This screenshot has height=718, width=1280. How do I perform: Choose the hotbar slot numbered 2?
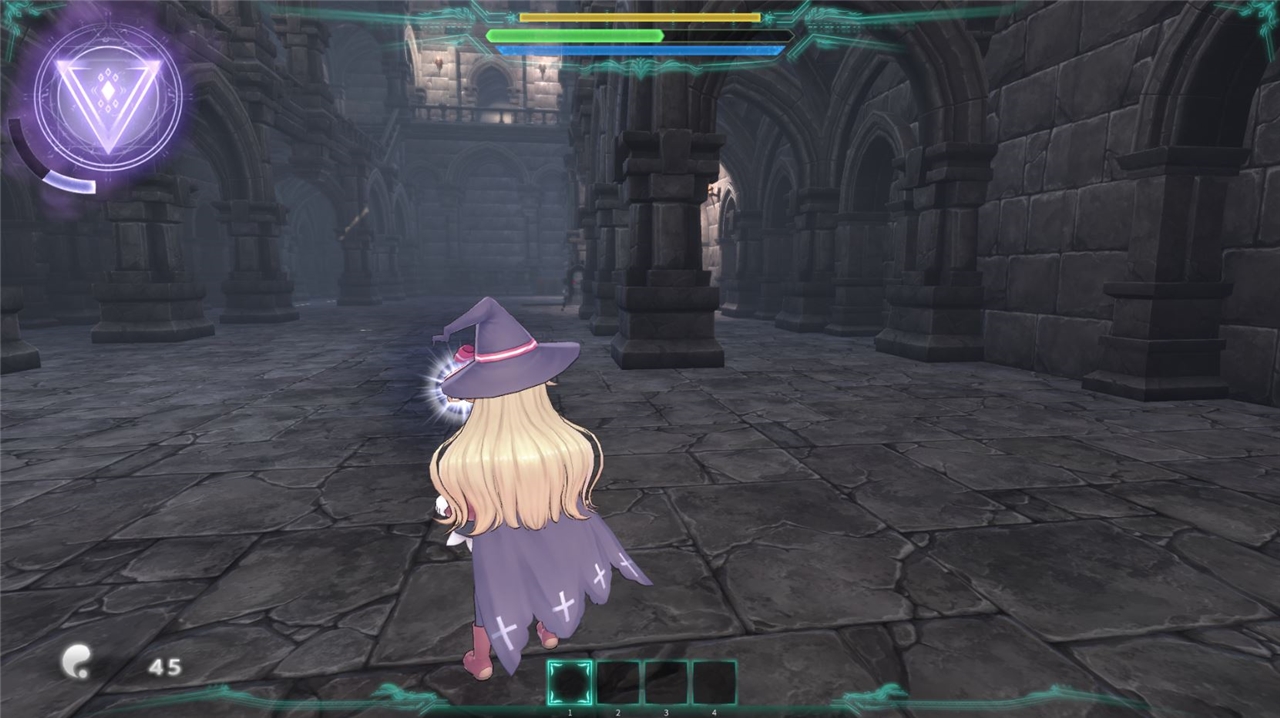coord(617,683)
